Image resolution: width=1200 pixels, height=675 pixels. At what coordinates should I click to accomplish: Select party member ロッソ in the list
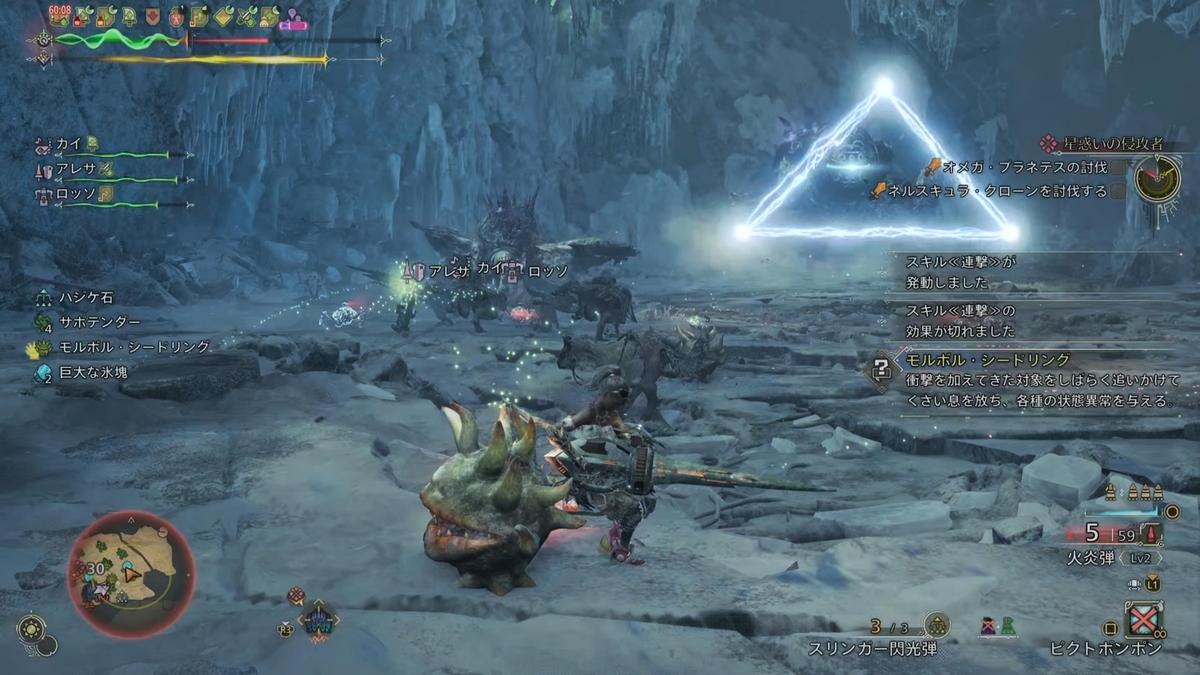pyautogui.click(x=75, y=193)
